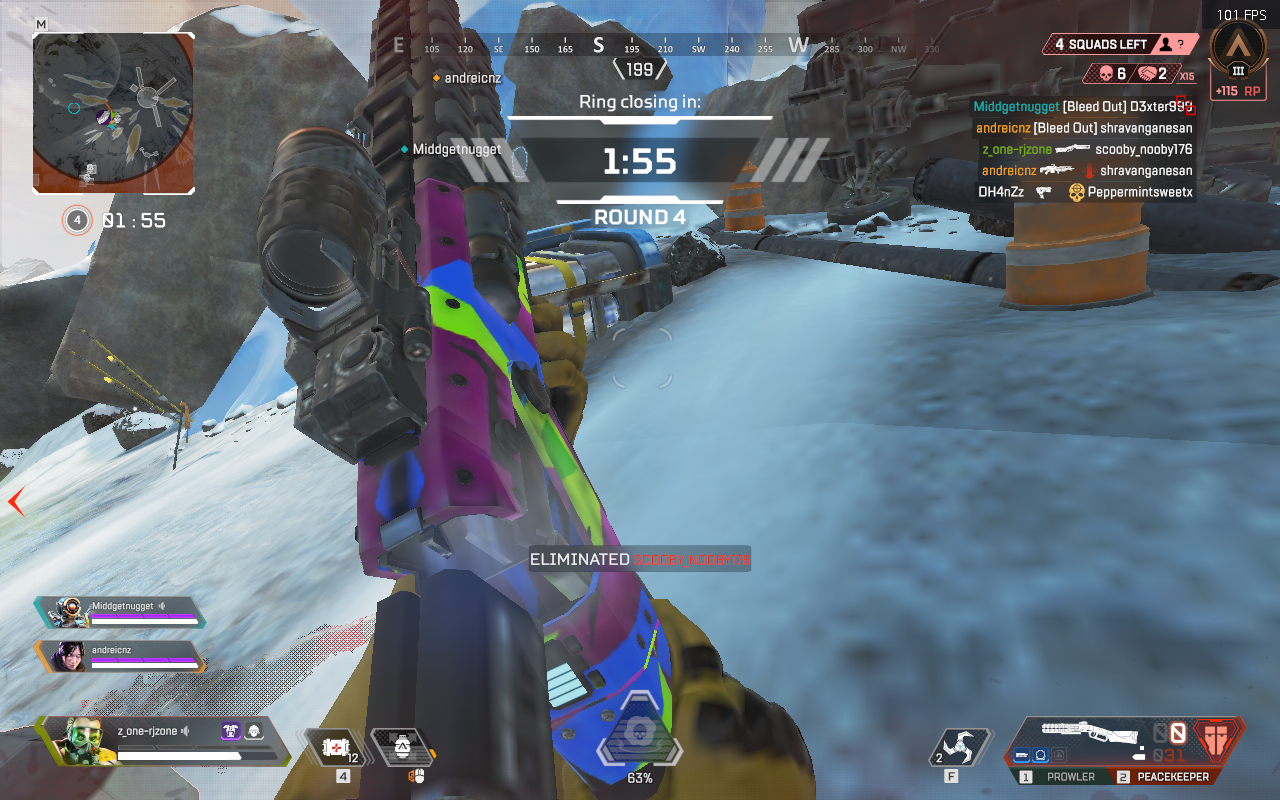Use the medkit healing item slot
This screenshot has height=800, width=1280.
337,746
